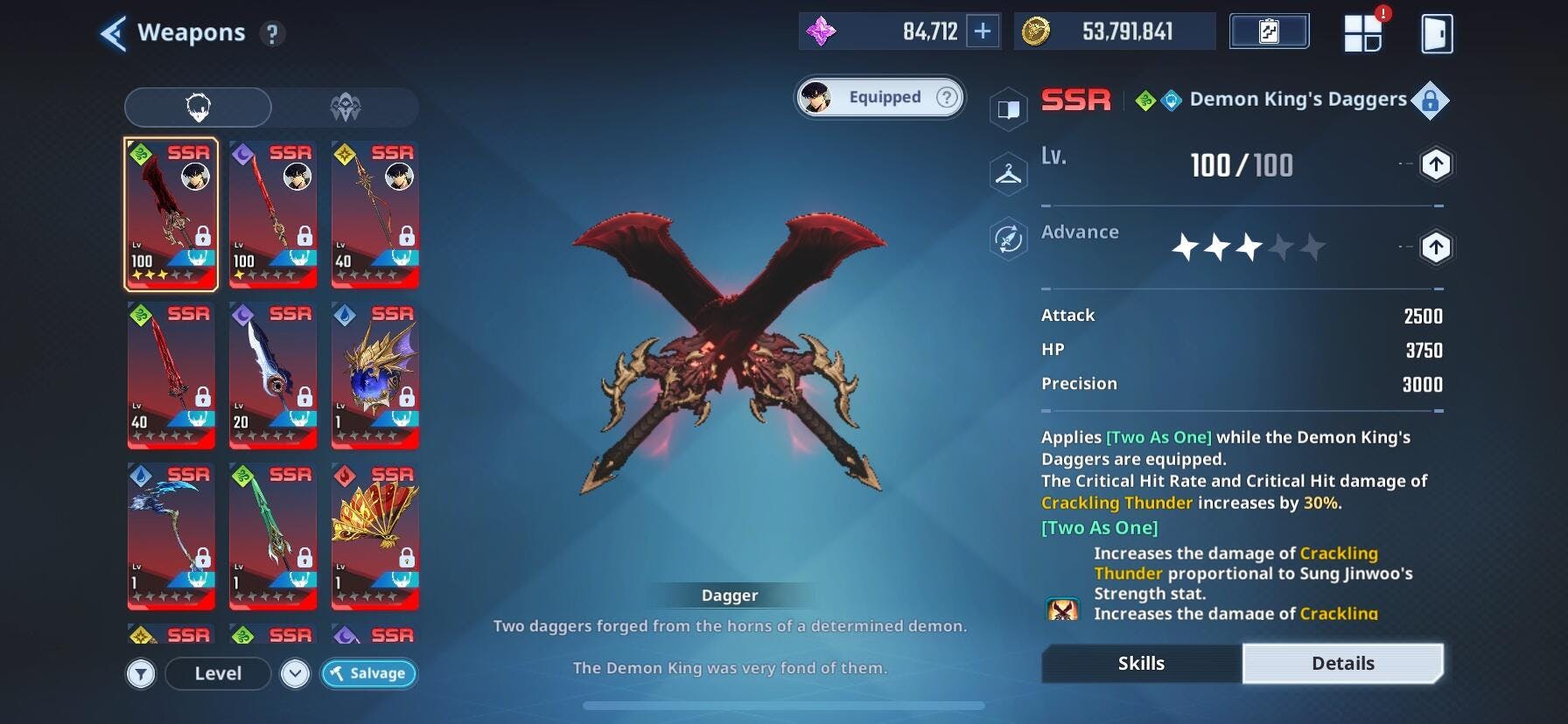Select the golden red fan weapon card

(375, 536)
